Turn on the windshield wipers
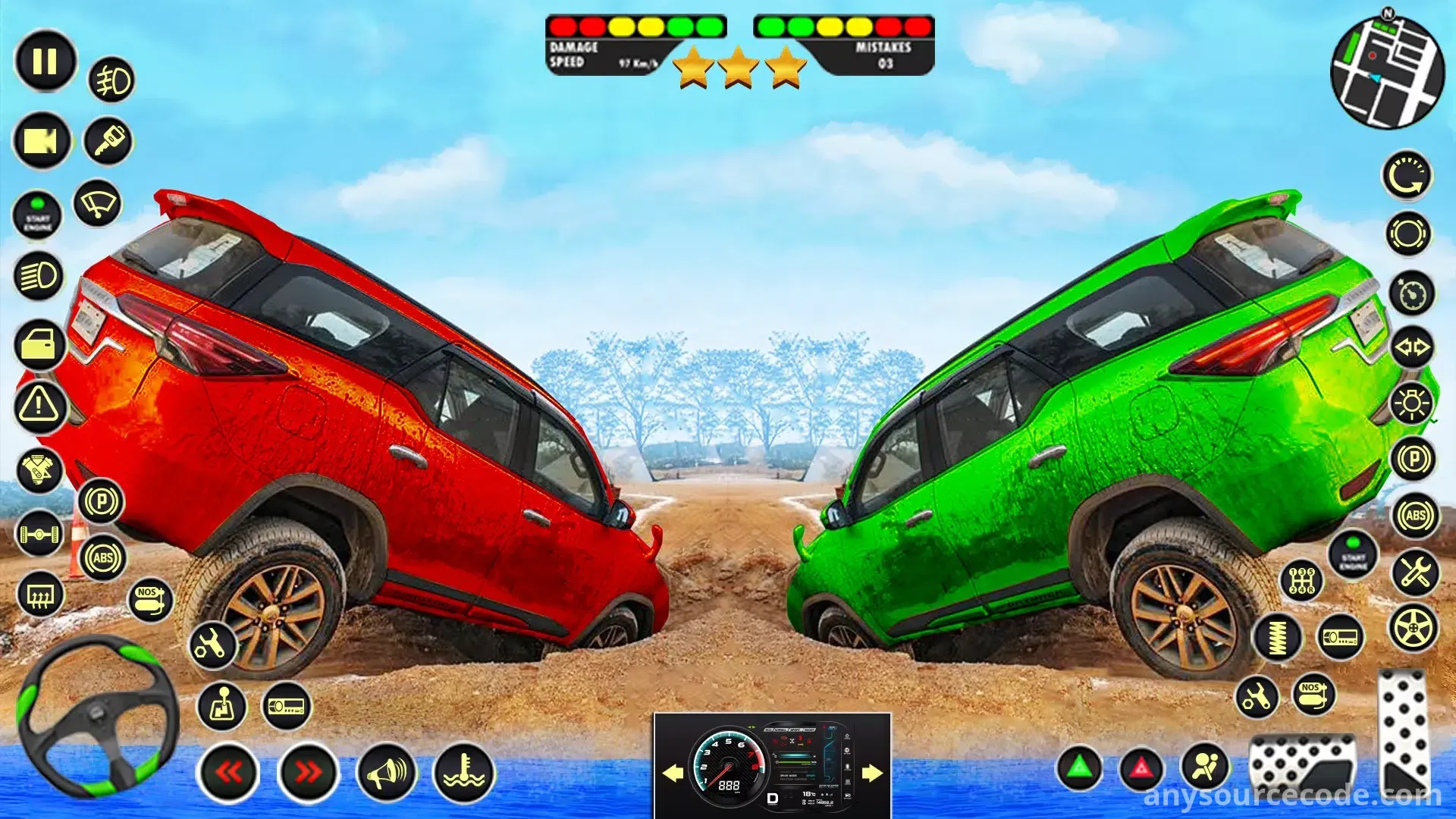This screenshot has height=819, width=1456. pyautogui.click(x=98, y=203)
